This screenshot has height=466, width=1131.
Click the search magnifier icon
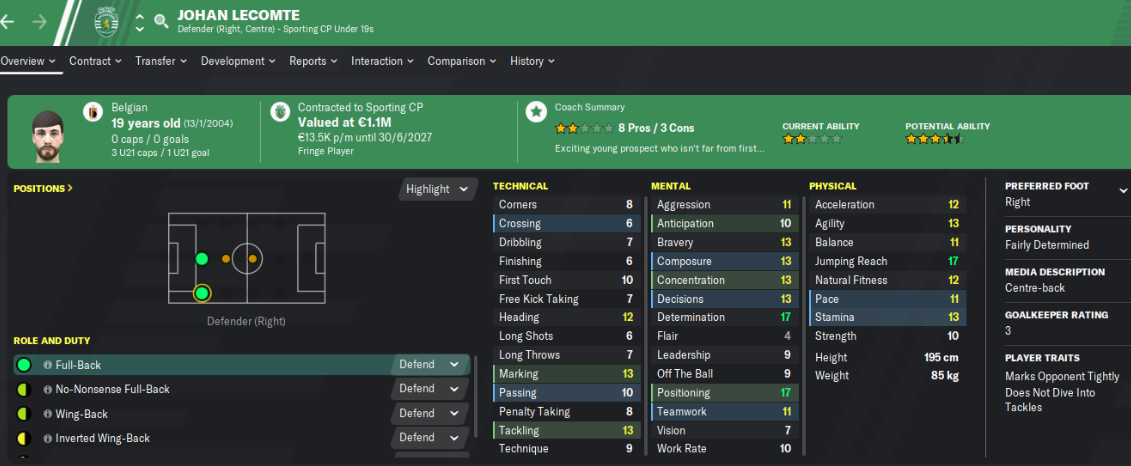(161, 20)
